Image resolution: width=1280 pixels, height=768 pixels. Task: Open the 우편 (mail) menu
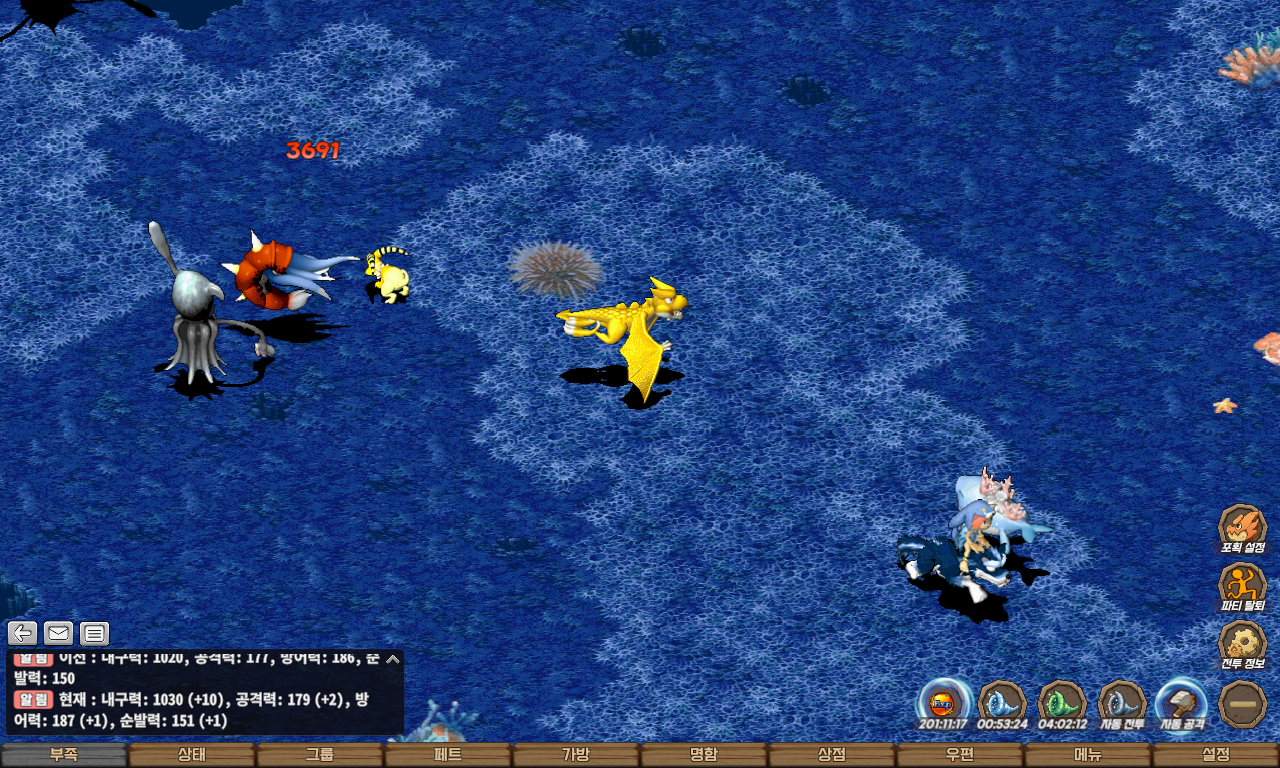[960, 755]
